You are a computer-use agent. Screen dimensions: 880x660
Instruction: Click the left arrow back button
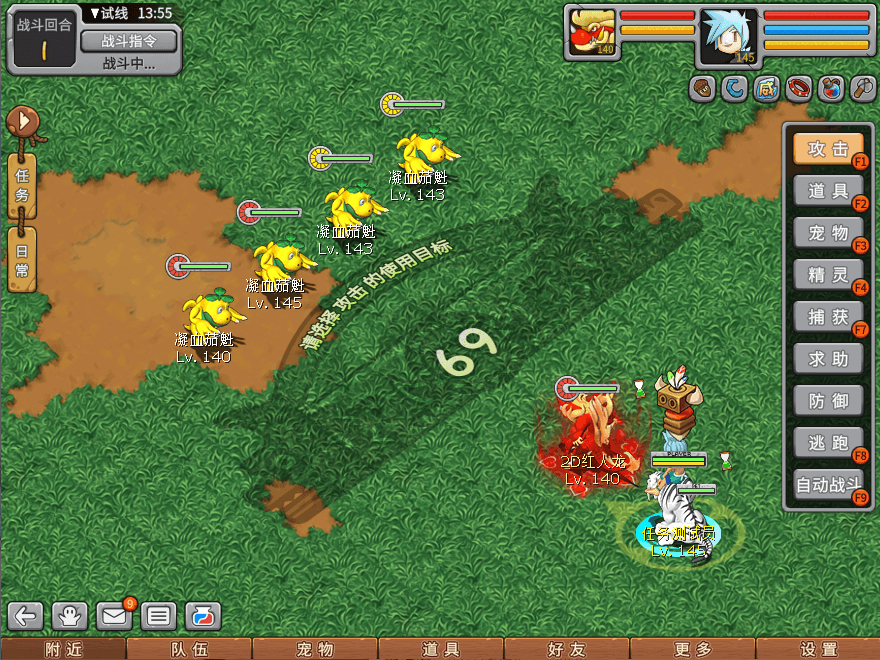click(27, 615)
